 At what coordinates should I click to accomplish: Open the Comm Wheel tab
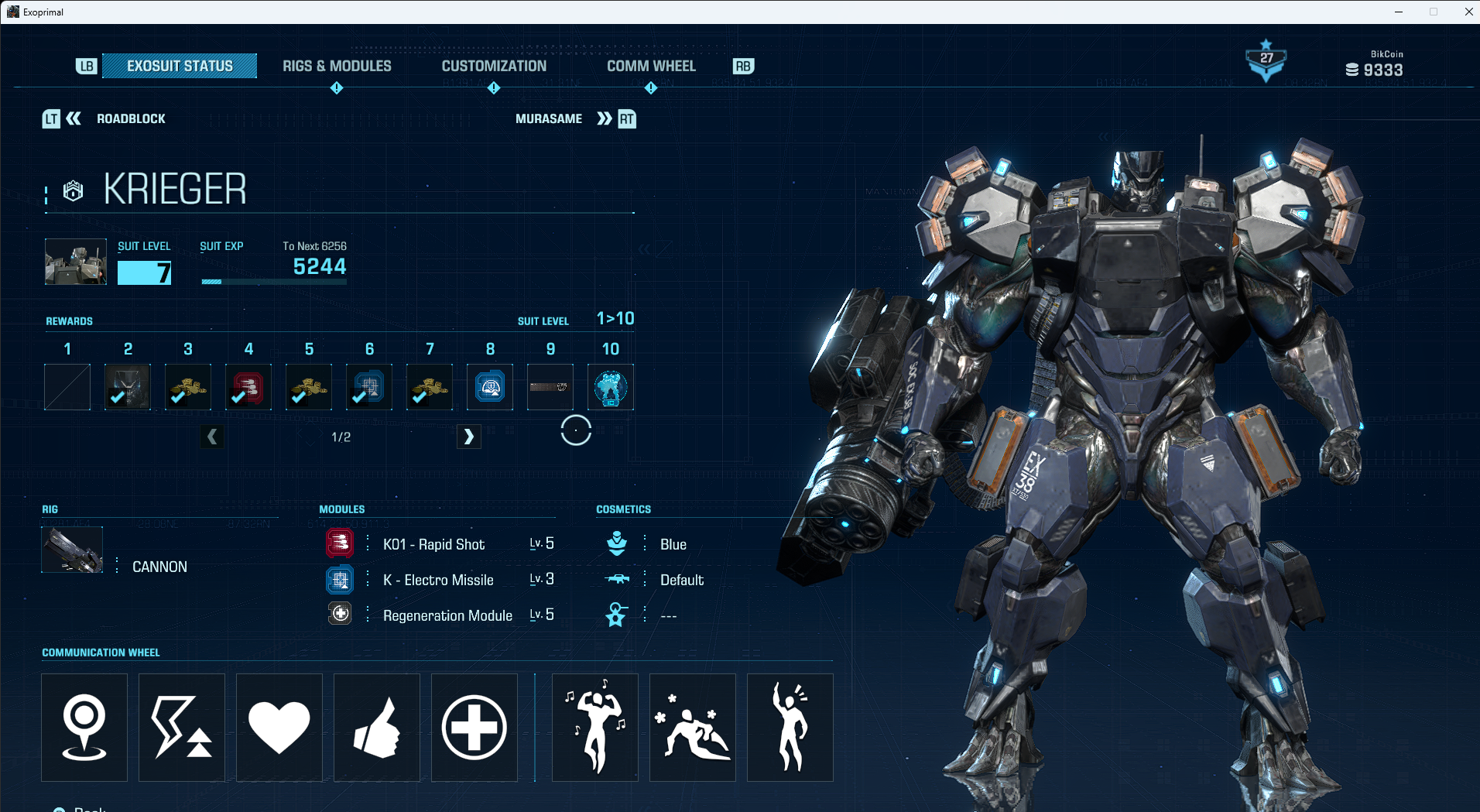(651, 66)
